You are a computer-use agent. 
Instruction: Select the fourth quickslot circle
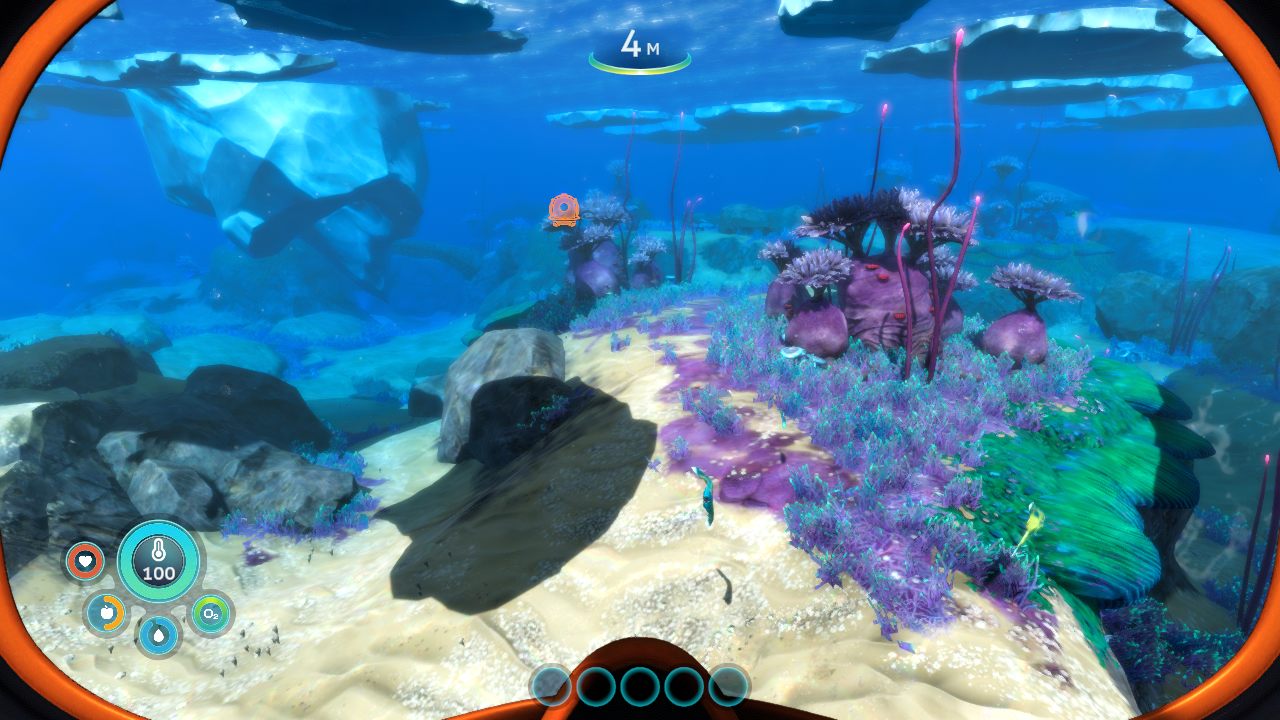point(682,688)
